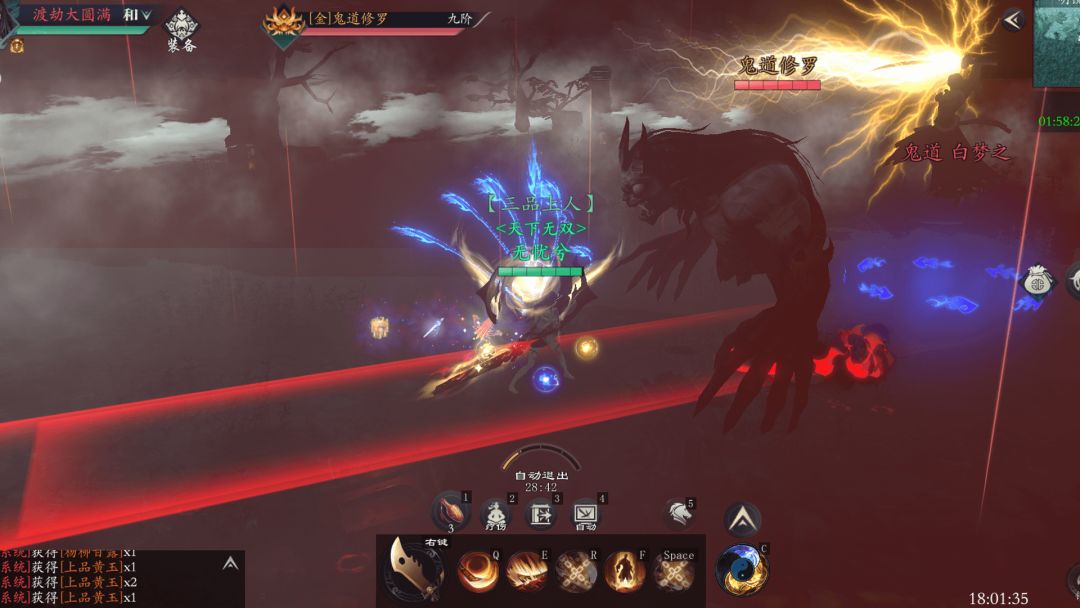Click the locked Space skill slot
Screen dimensions: 1080x608
click(674, 573)
